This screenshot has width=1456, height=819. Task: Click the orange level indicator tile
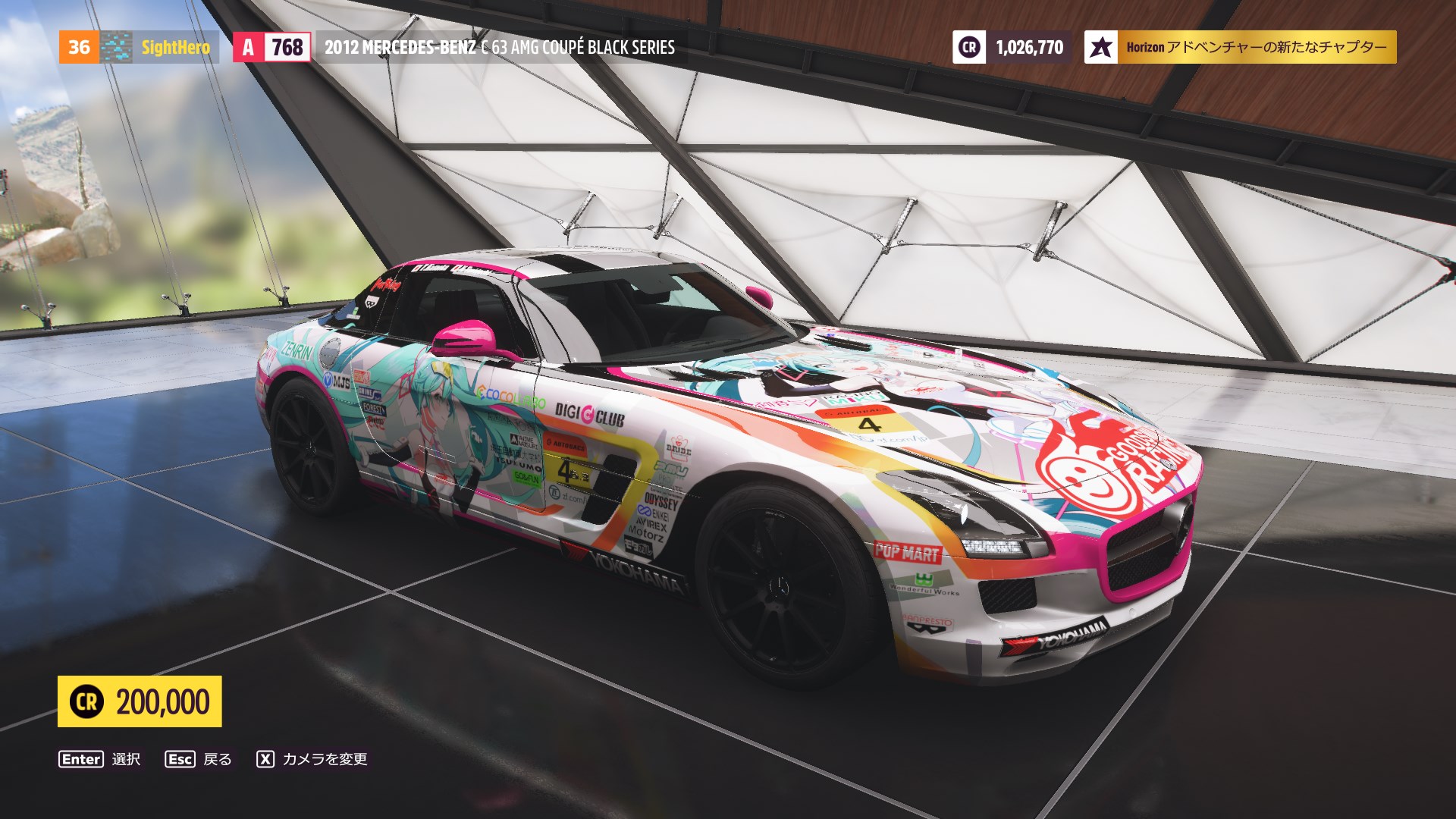[79, 47]
